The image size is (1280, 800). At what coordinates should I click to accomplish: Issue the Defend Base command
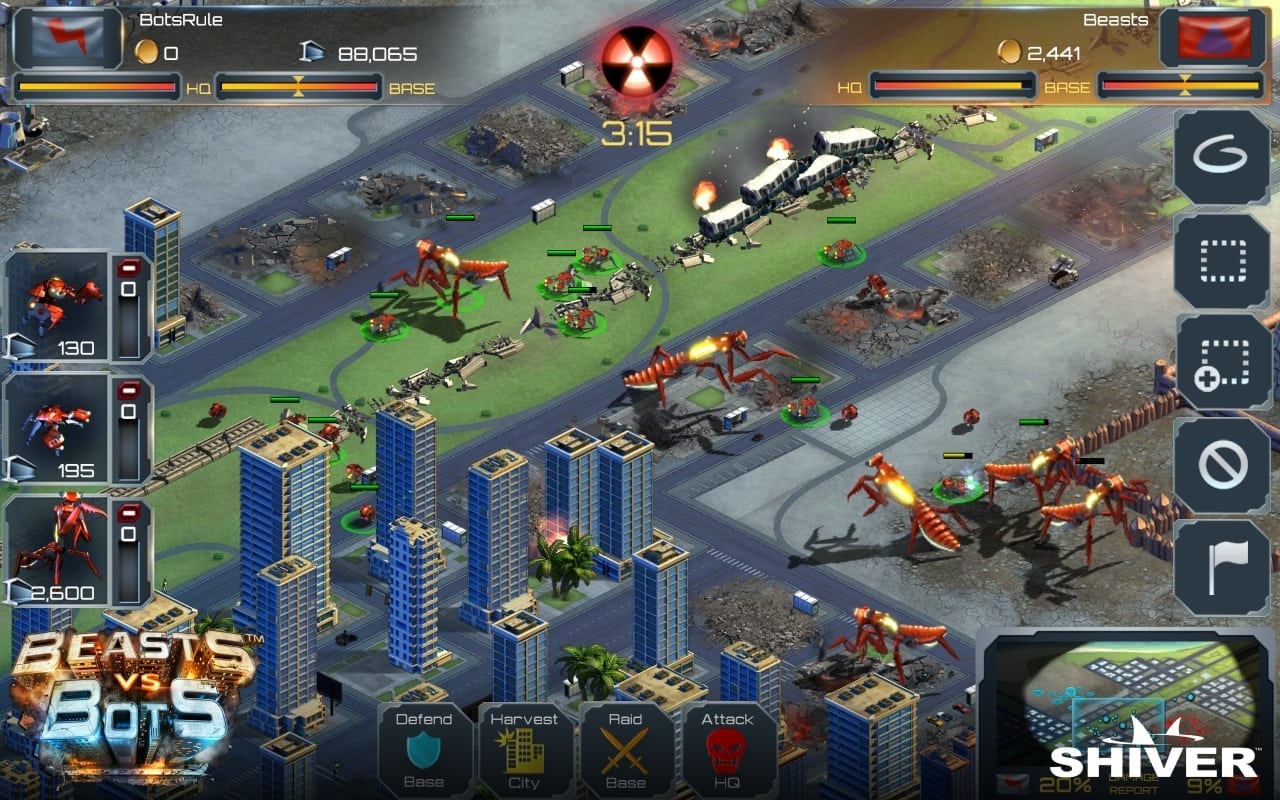(424, 750)
